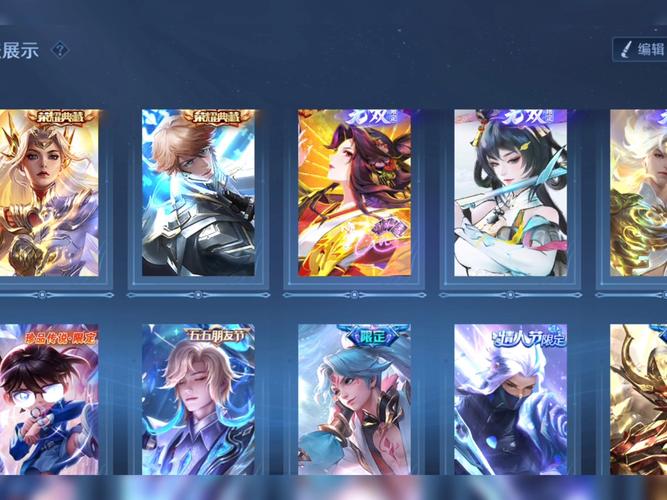Open the Conan 珍品传说 limited skin card
Screen dimensions: 667x500
click(49, 400)
